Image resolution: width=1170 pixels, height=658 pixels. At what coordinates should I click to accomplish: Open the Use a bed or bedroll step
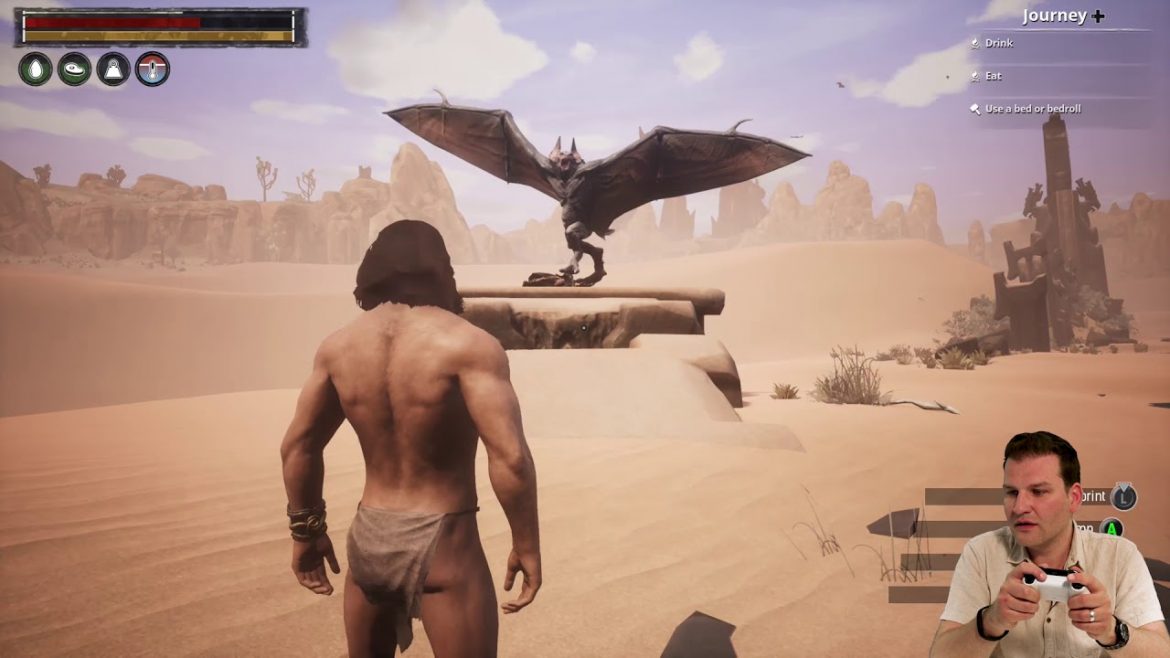point(1032,109)
